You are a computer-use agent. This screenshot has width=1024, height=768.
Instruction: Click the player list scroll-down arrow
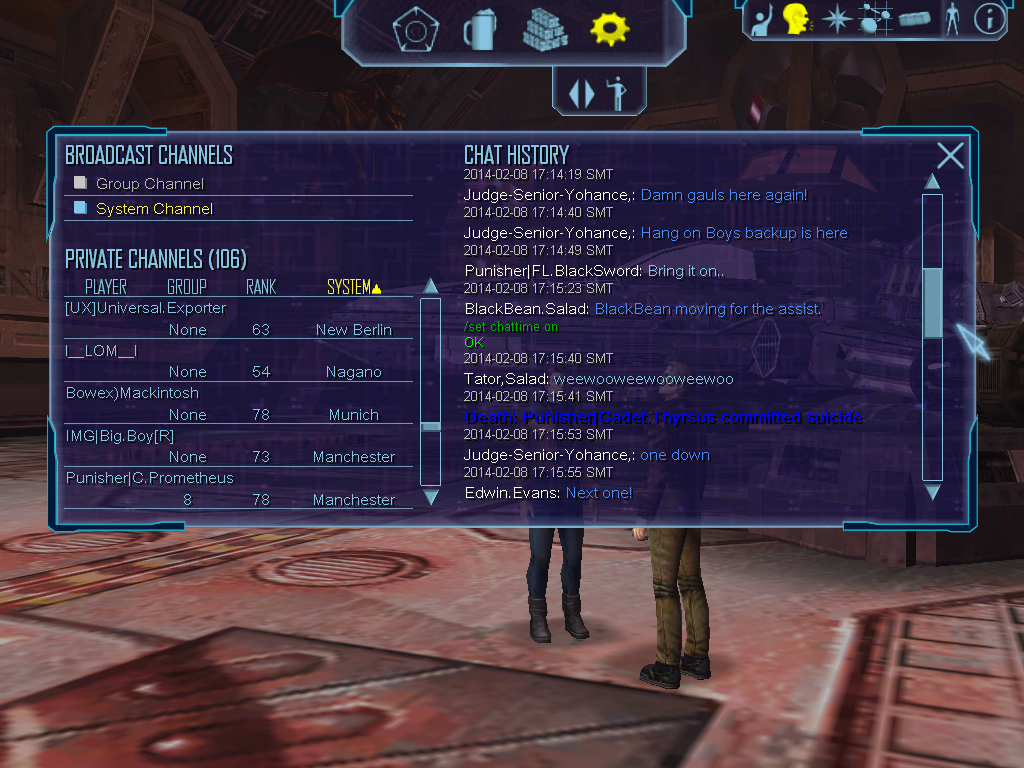click(431, 497)
